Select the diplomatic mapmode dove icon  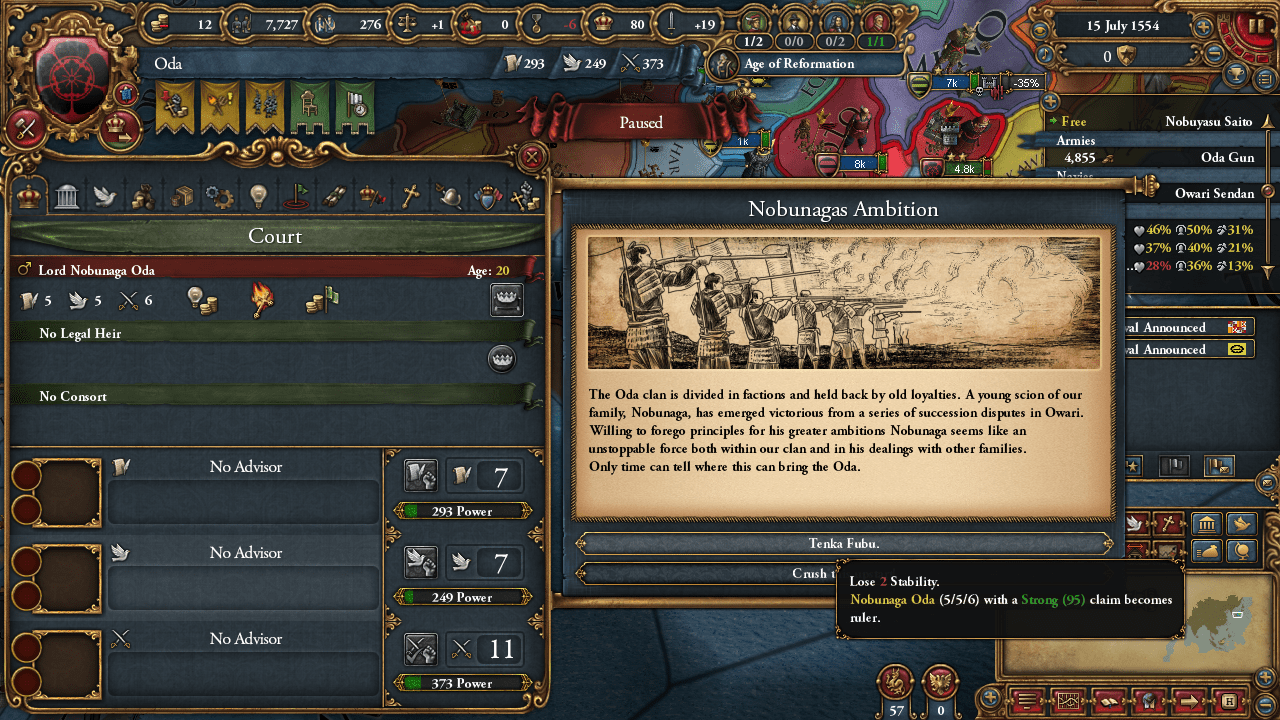[x=1241, y=524]
